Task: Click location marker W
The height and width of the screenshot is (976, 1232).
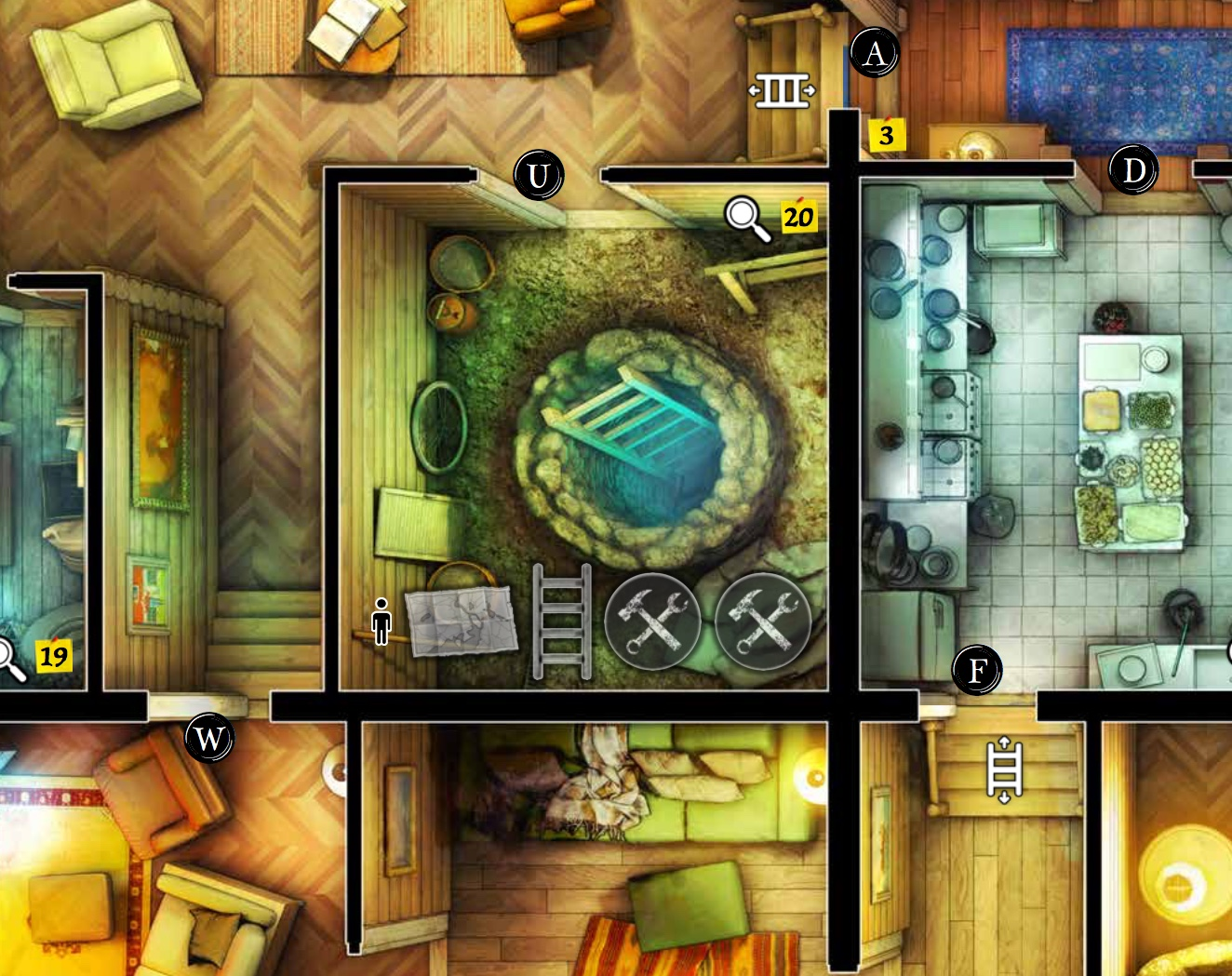Action: (208, 738)
